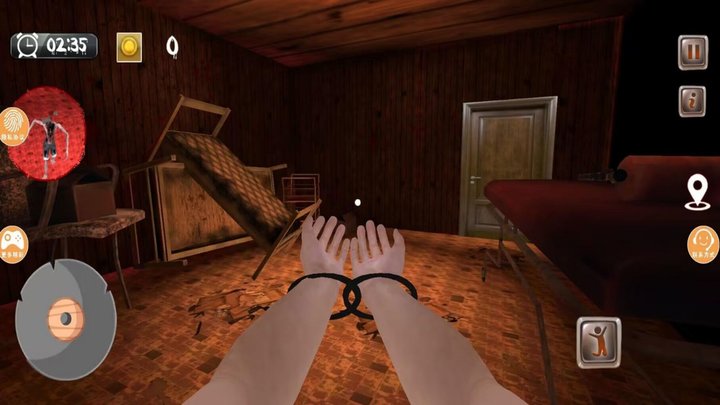Open the orange customer service headset icon

click(x=704, y=244)
